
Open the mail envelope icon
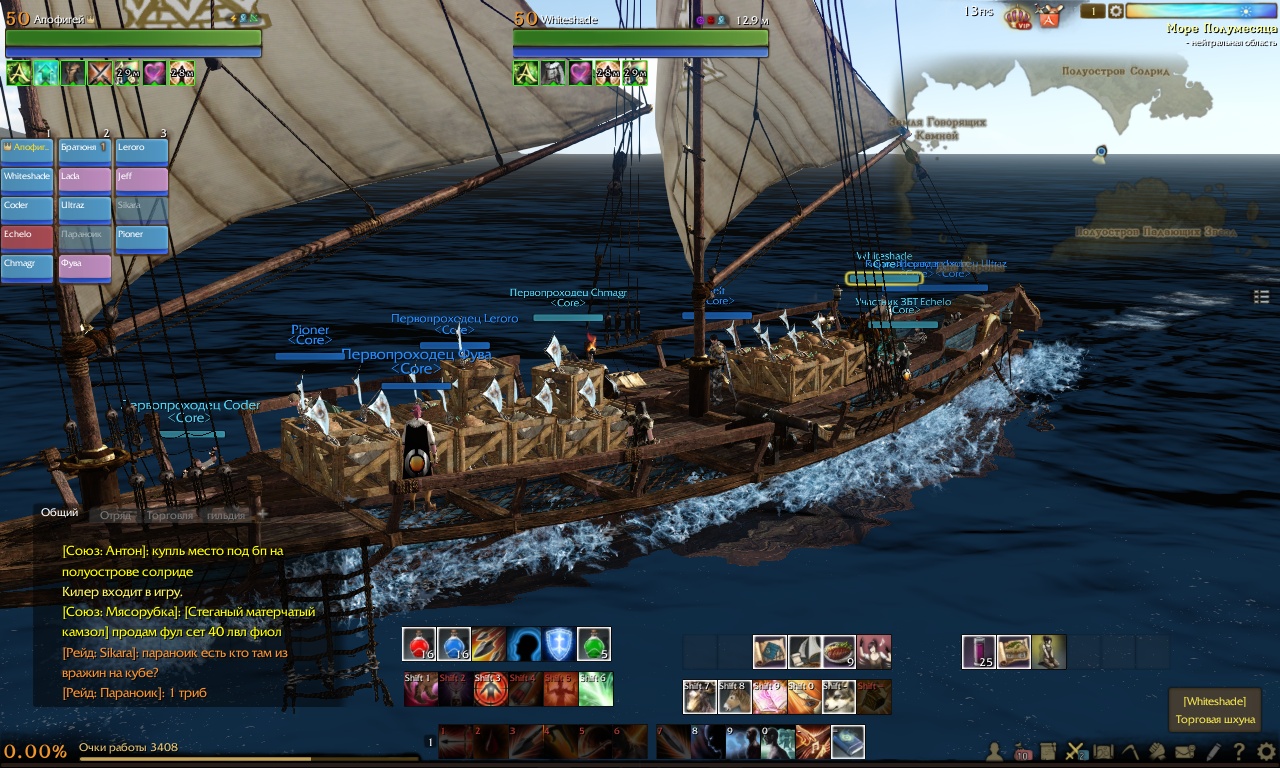point(1185,751)
